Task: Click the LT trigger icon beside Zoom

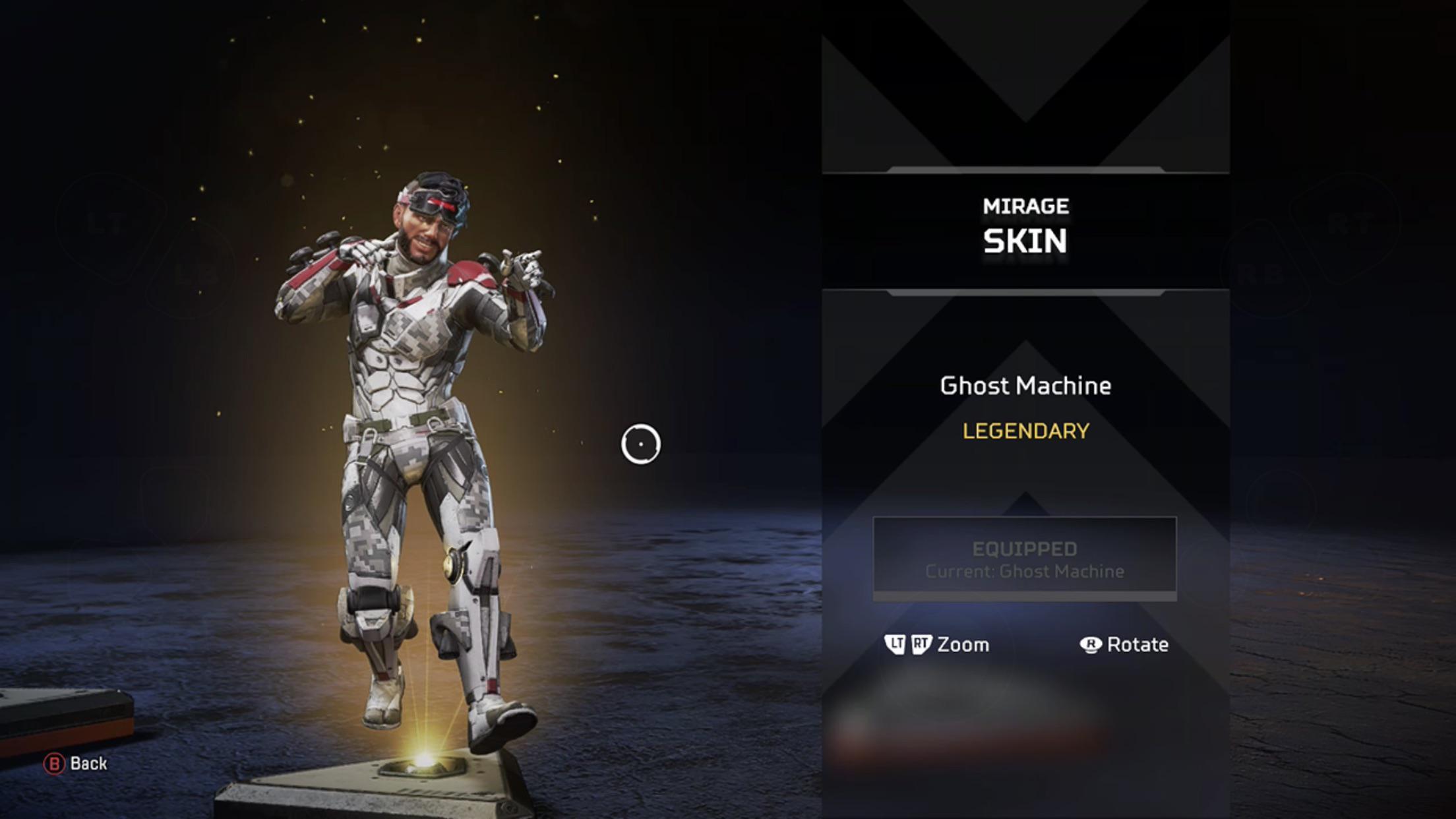Action: 897,644
